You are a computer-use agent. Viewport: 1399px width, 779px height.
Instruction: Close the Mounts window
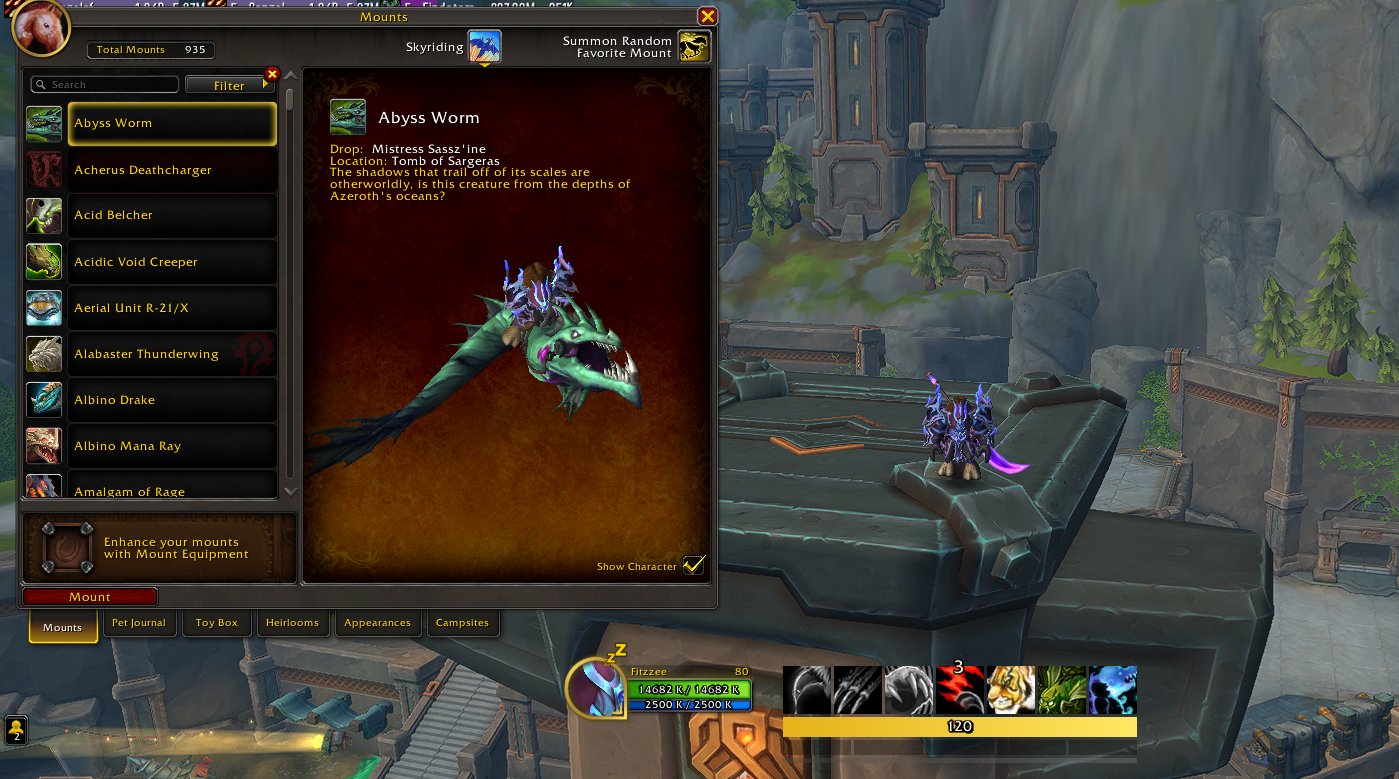707,16
